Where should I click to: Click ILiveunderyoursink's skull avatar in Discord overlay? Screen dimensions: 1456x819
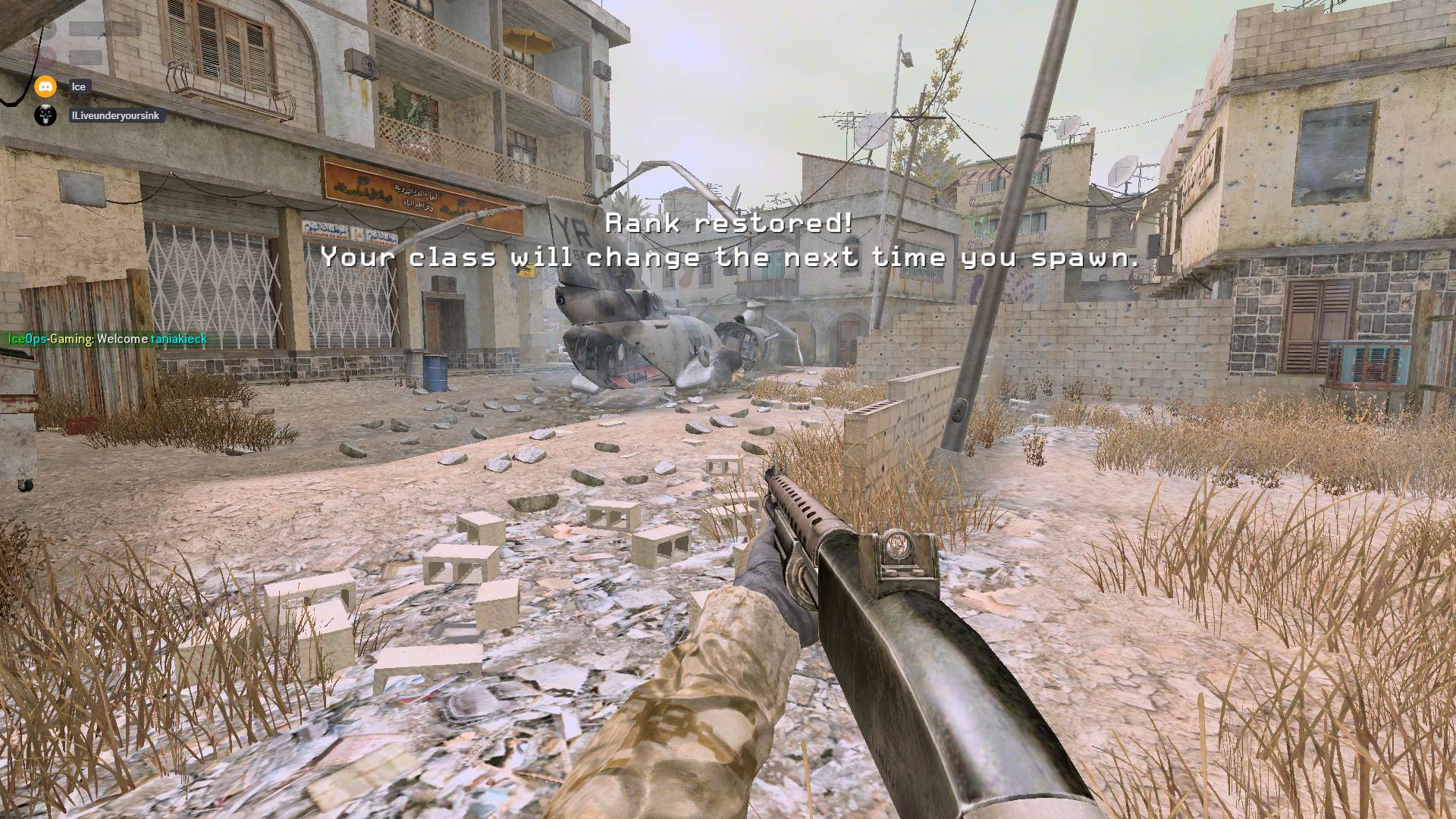45,115
